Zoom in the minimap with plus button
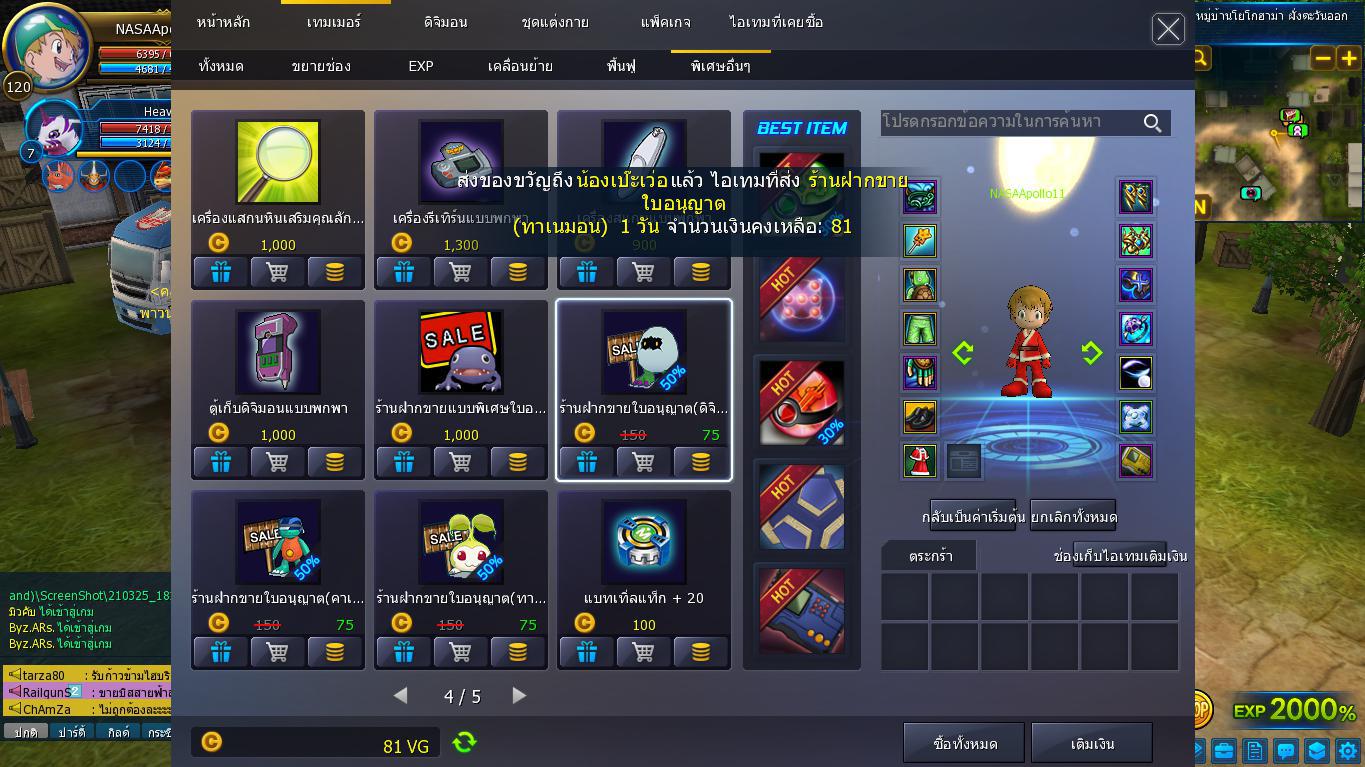Screen dimensions: 1365x767 click(1349, 58)
